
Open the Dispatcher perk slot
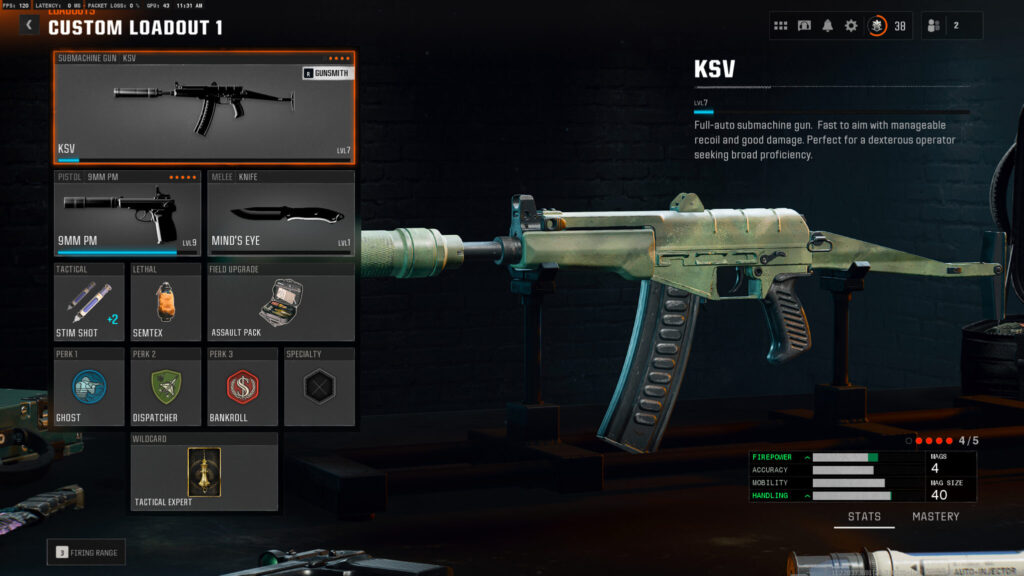[x=166, y=387]
